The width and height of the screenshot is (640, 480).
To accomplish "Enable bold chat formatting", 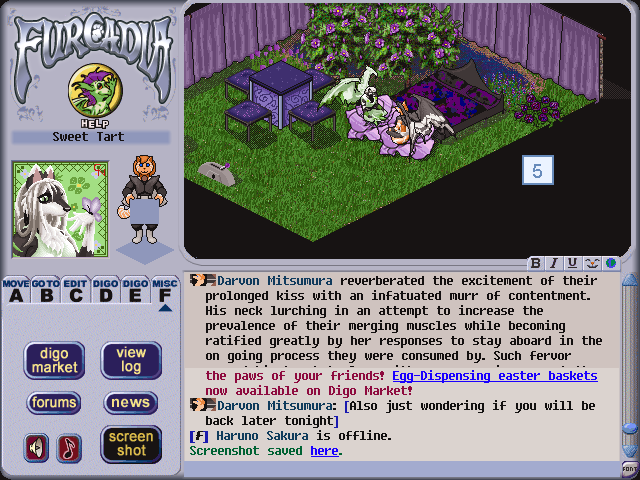I will (x=536, y=263).
